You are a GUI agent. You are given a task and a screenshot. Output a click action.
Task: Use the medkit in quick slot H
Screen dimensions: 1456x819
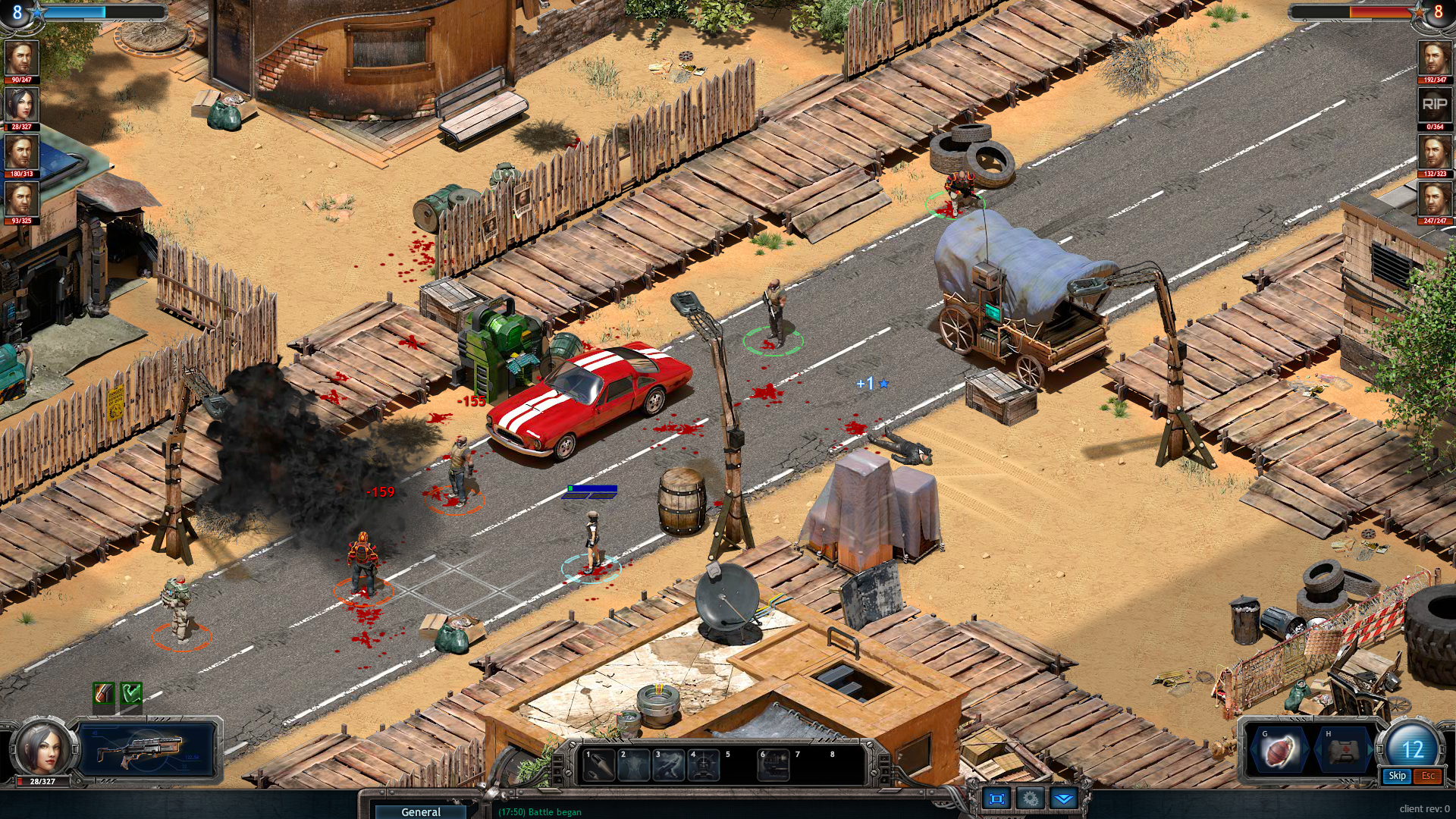[1343, 752]
